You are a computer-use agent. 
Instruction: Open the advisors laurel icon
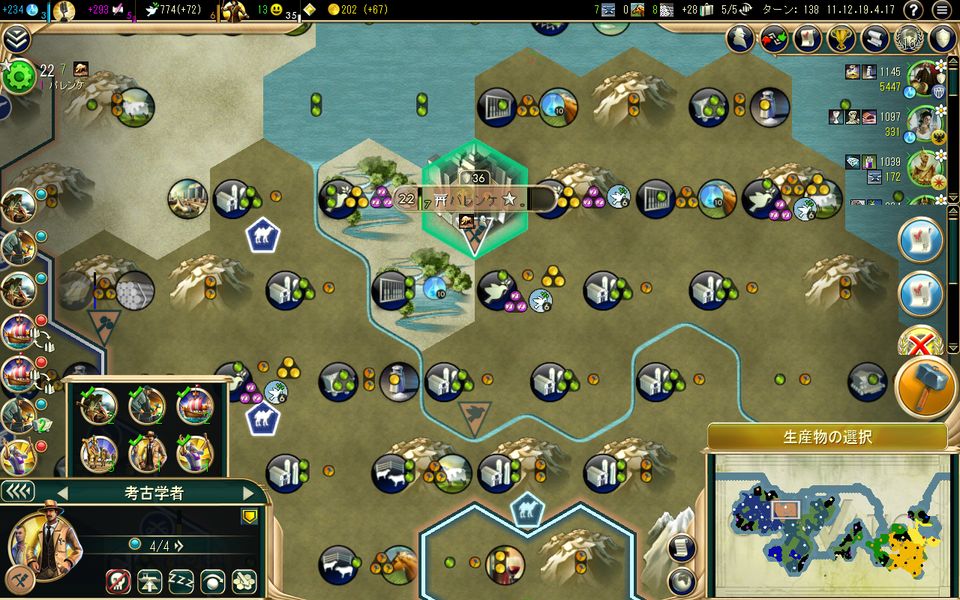click(x=909, y=39)
